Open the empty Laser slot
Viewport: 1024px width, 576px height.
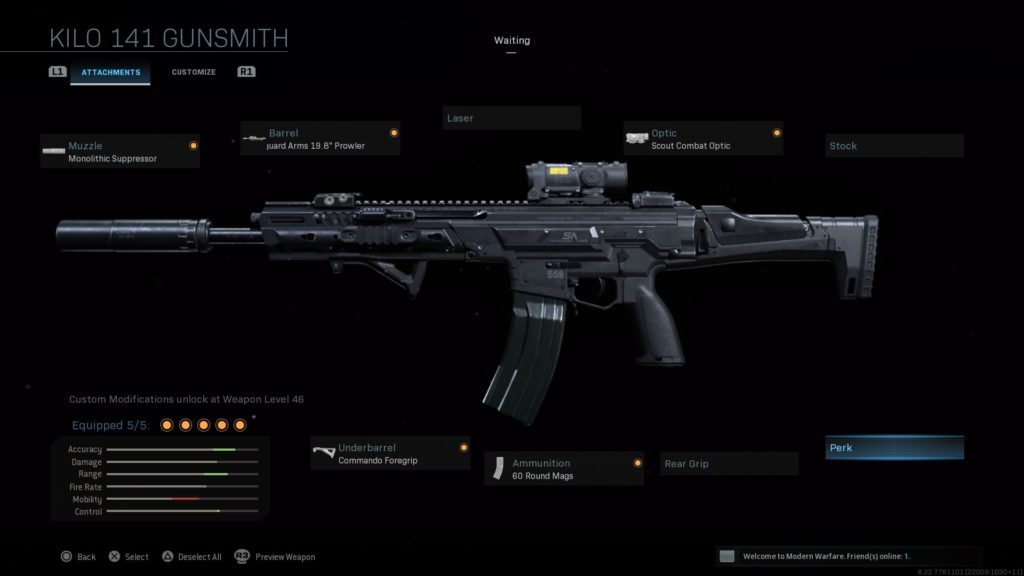pos(511,118)
